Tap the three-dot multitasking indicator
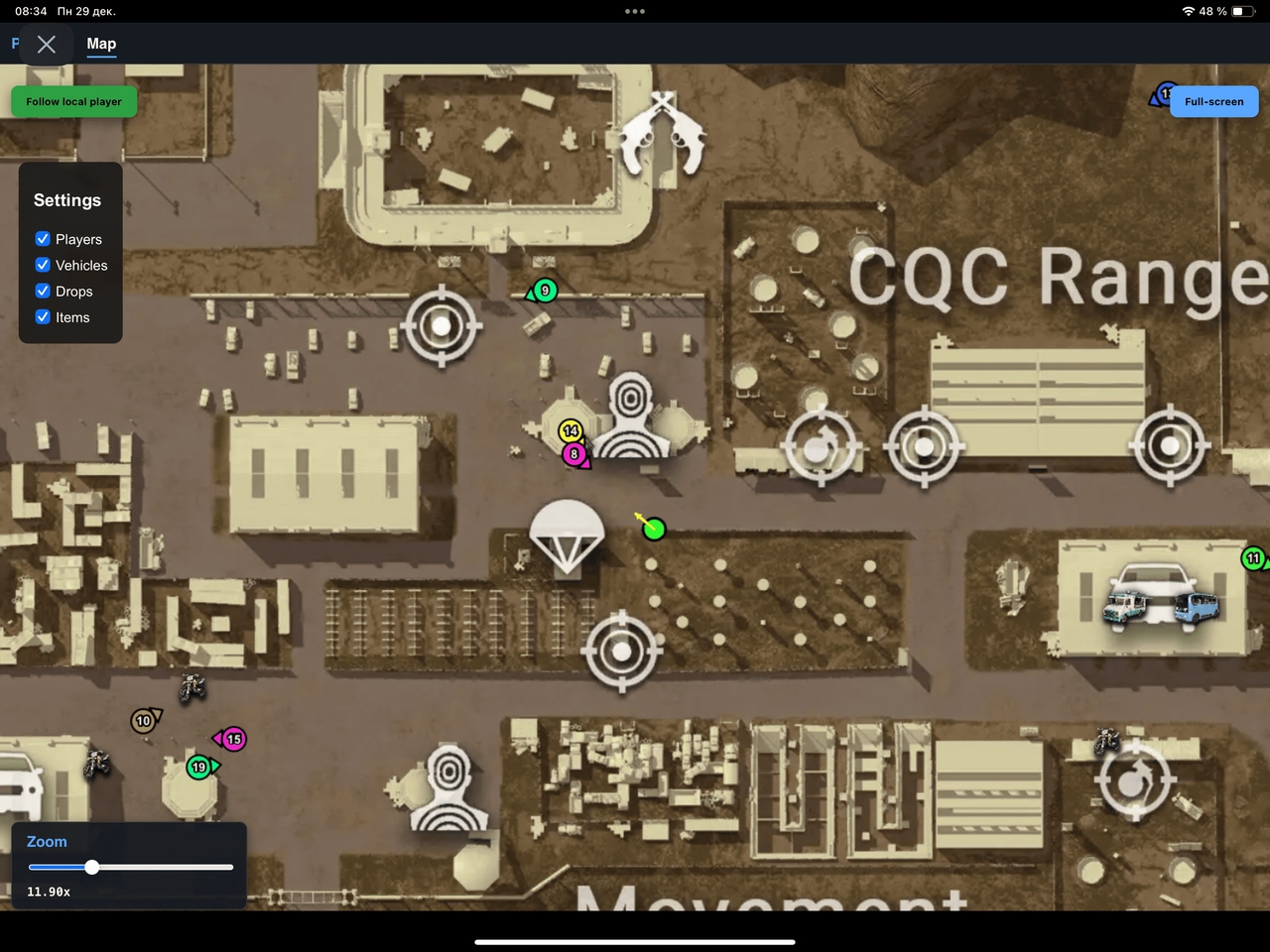This screenshot has width=1270, height=952. 635,11
